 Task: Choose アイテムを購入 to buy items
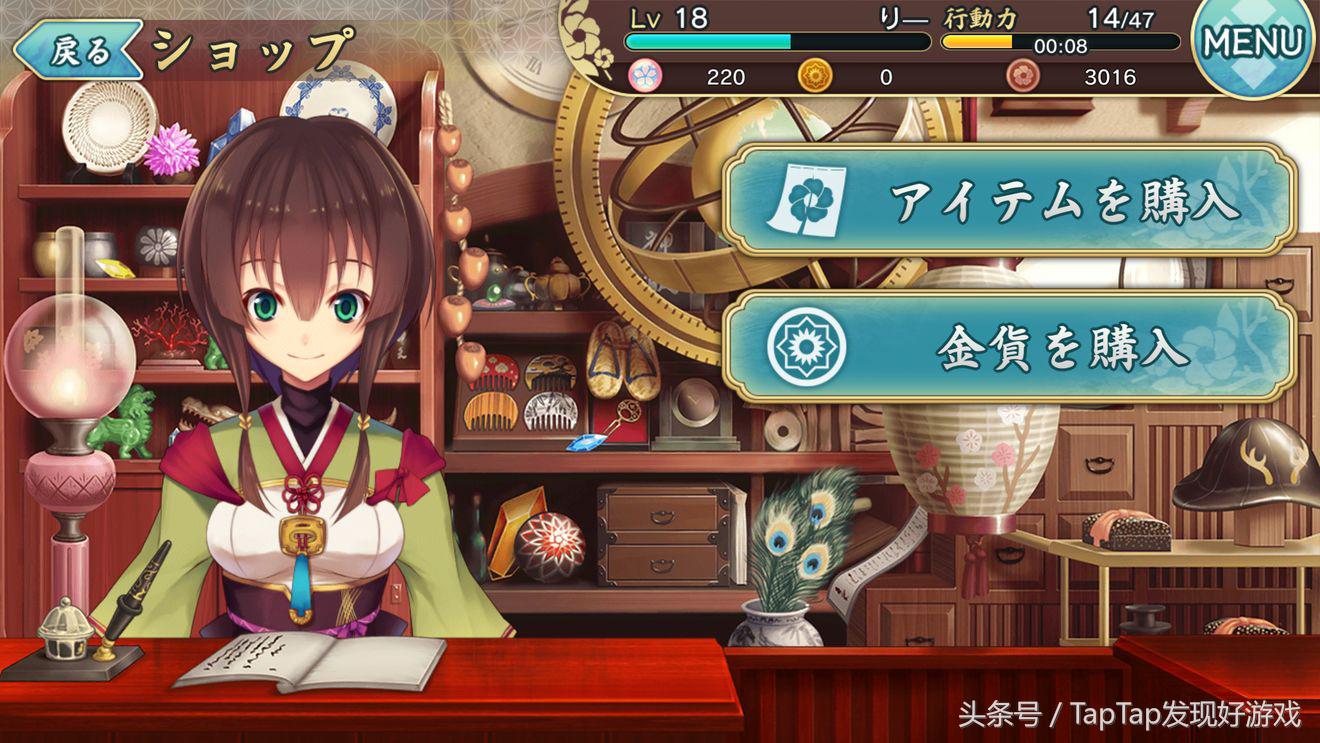pyautogui.click(x=1010, y=201)
